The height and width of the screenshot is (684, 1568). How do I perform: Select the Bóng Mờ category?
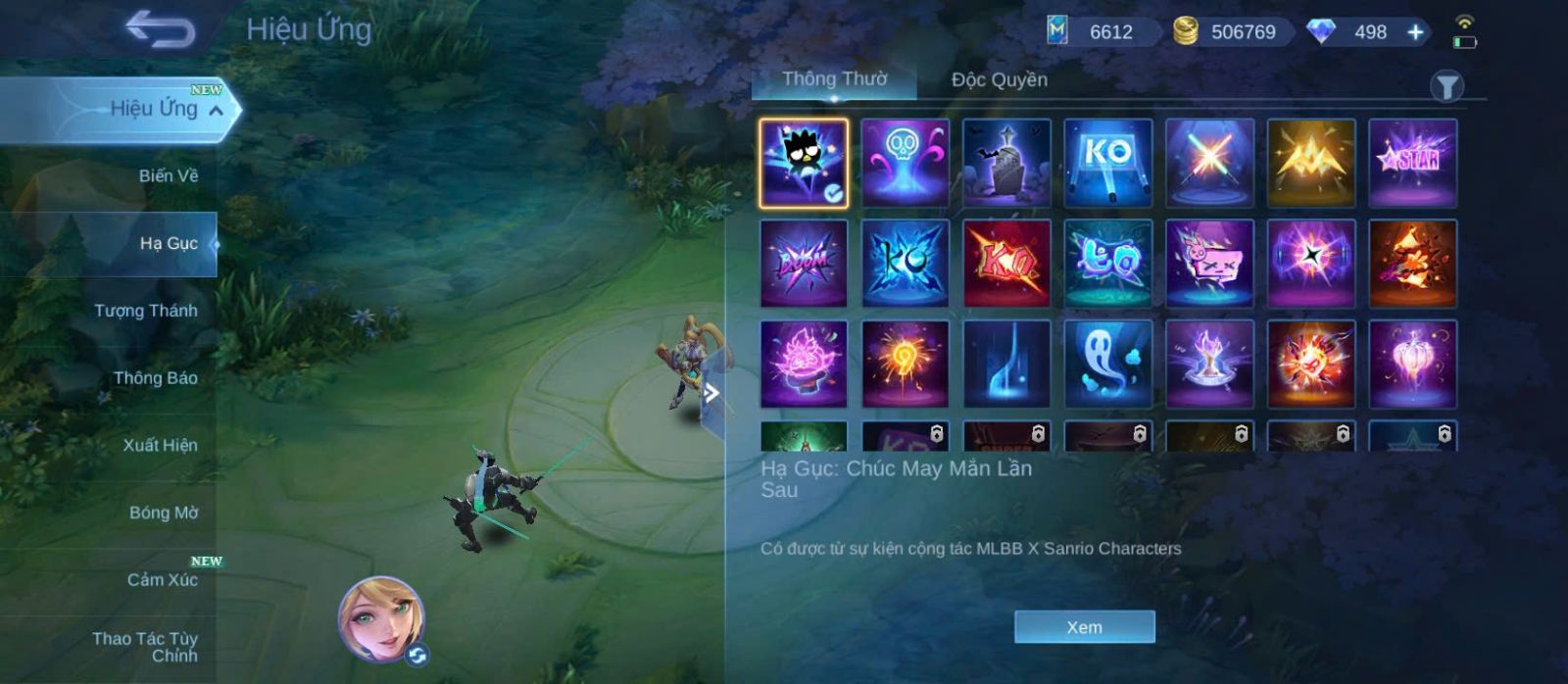[163, 513]
